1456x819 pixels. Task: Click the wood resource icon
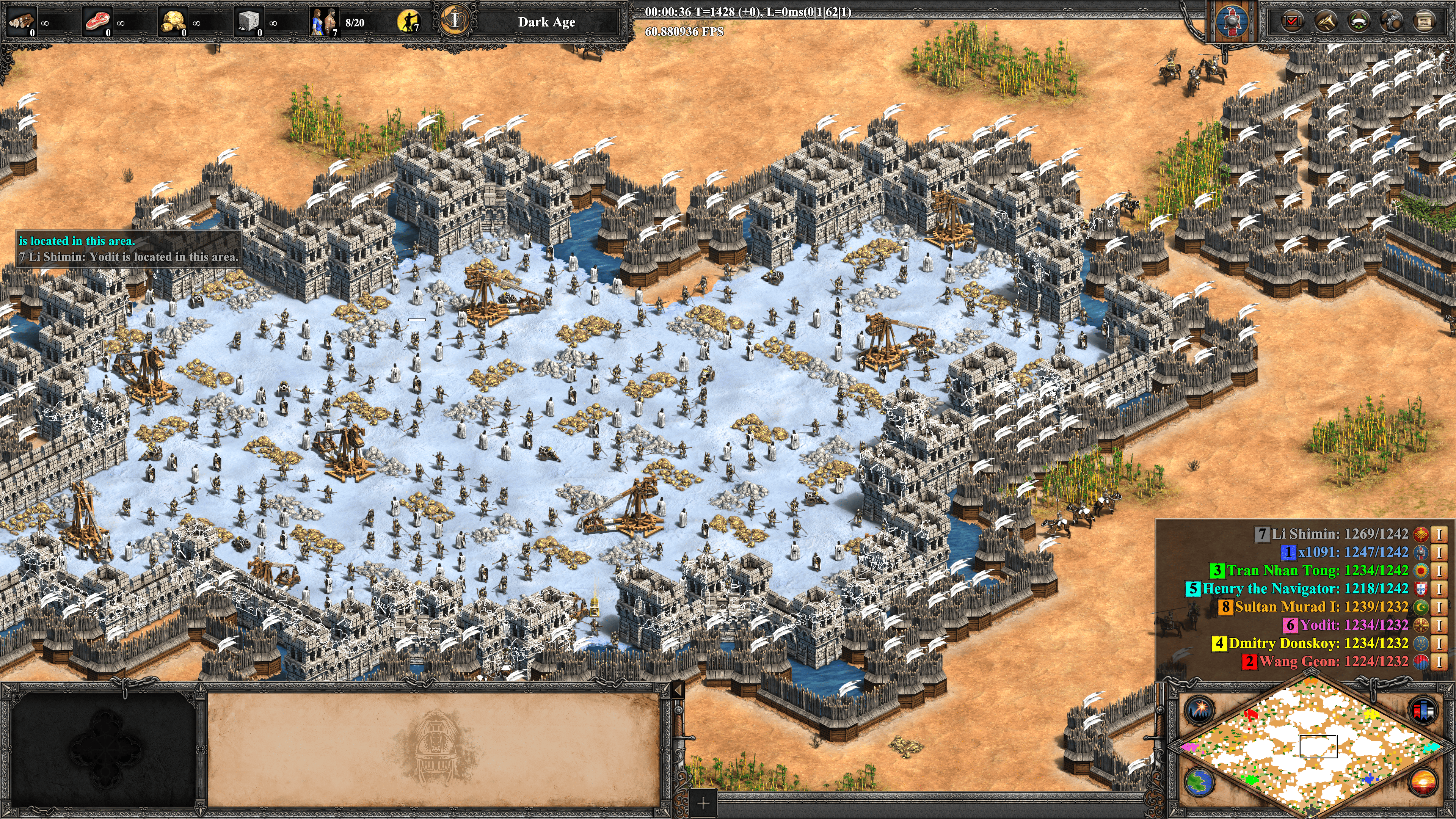pyautogui.click(x=22, y=22)
